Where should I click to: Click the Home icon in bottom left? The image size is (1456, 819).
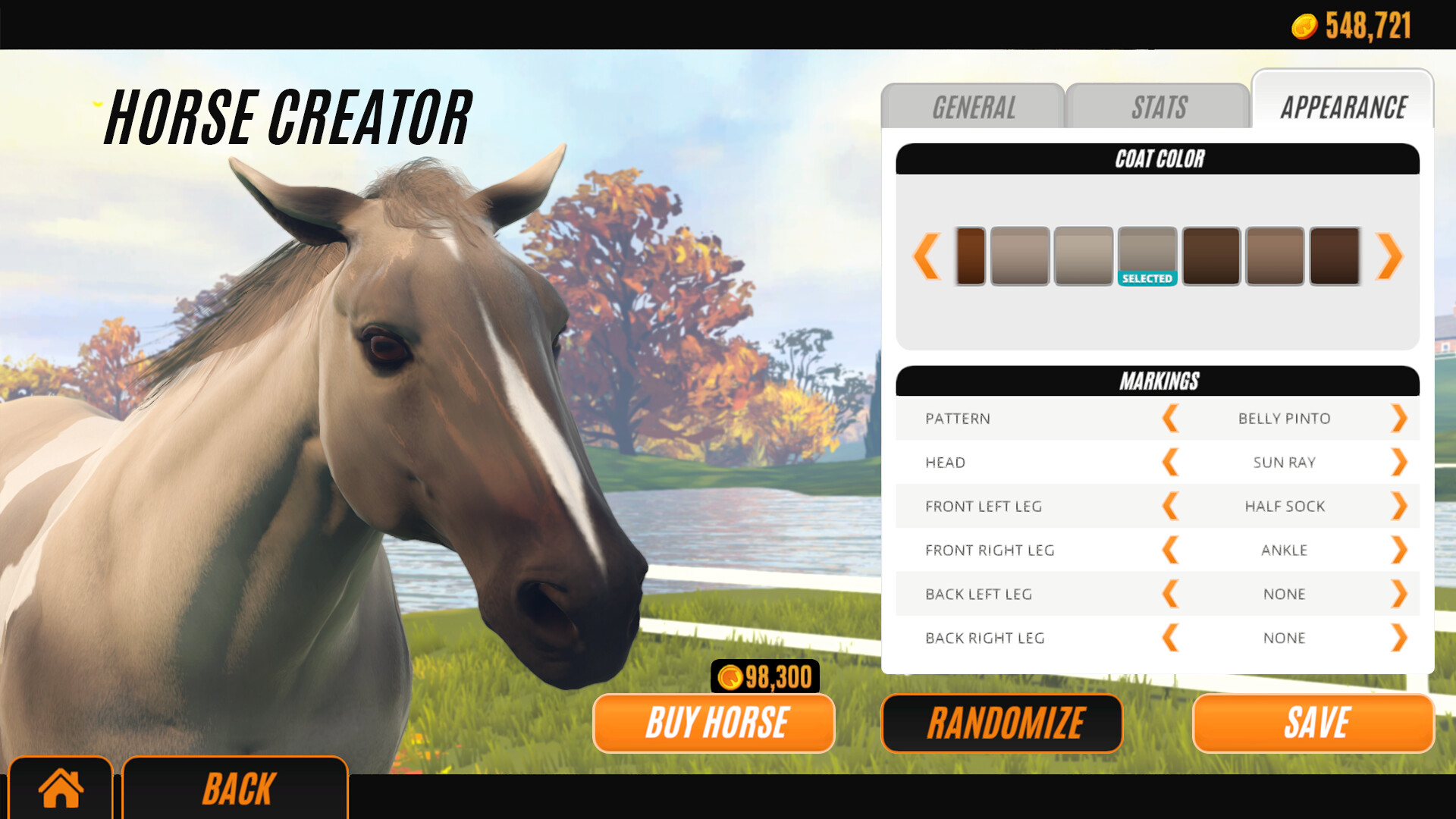(x=61, y=789)
